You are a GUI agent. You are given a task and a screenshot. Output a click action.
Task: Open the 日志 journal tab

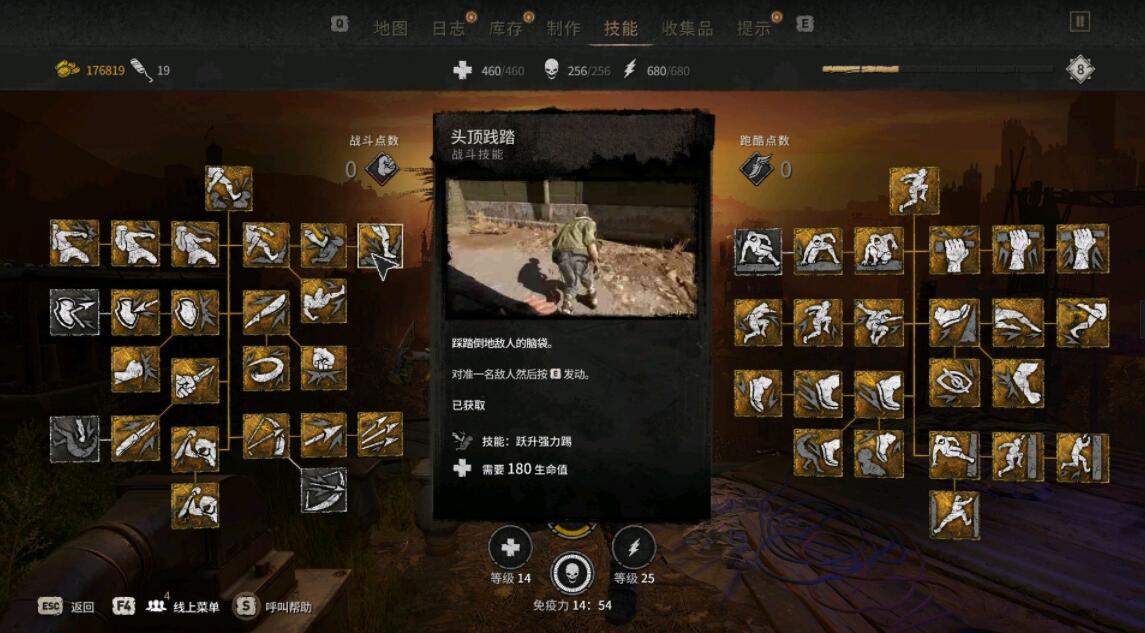[448, 28]
